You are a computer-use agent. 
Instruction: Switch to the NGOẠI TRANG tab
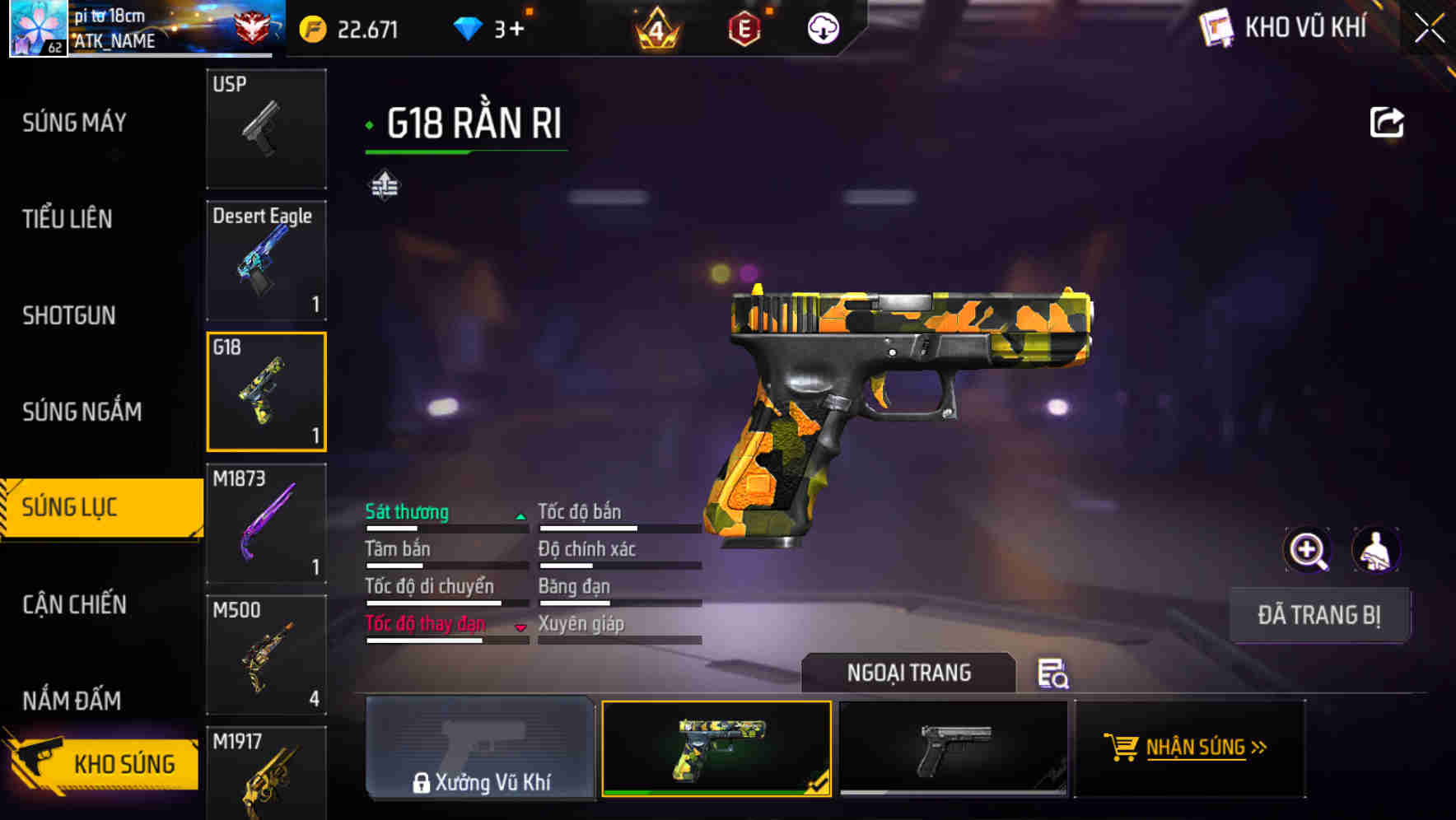910,673
